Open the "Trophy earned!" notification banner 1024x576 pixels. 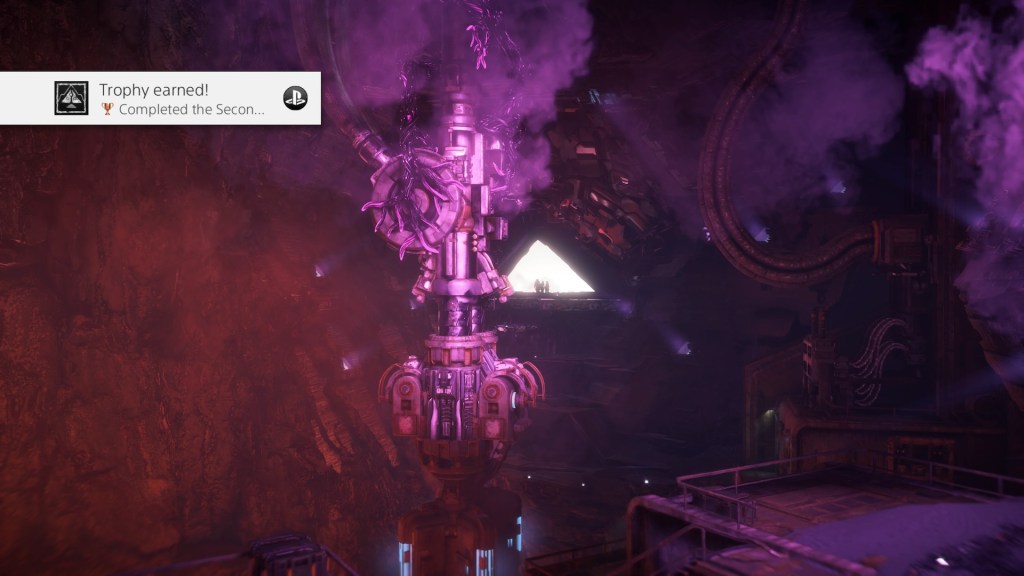[x=180, y=98]
